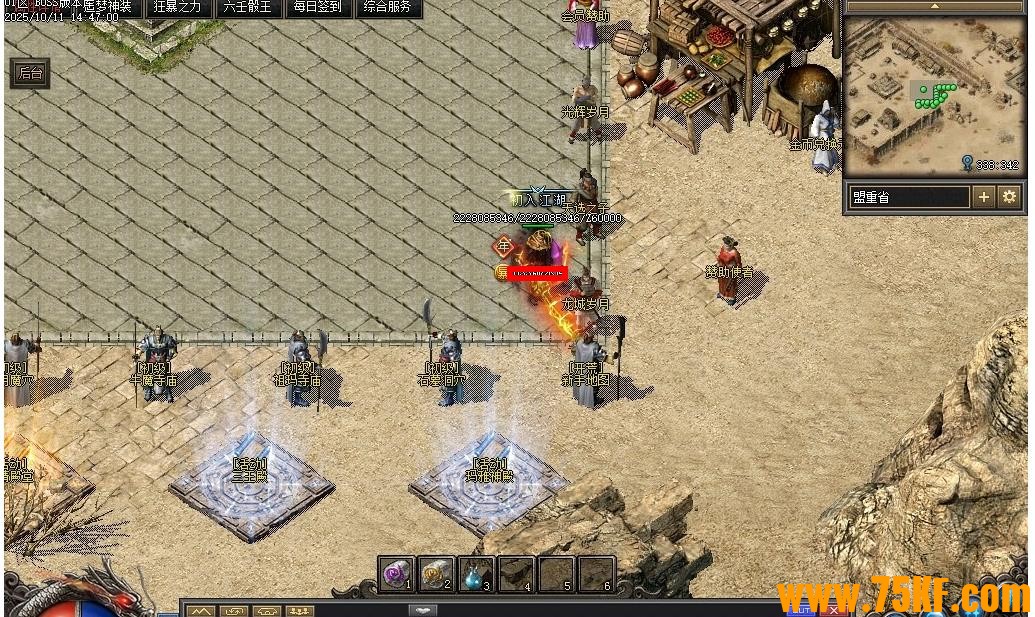Collapse the minimap with the top arrow

pyautogui.click(x=936, y=6)
